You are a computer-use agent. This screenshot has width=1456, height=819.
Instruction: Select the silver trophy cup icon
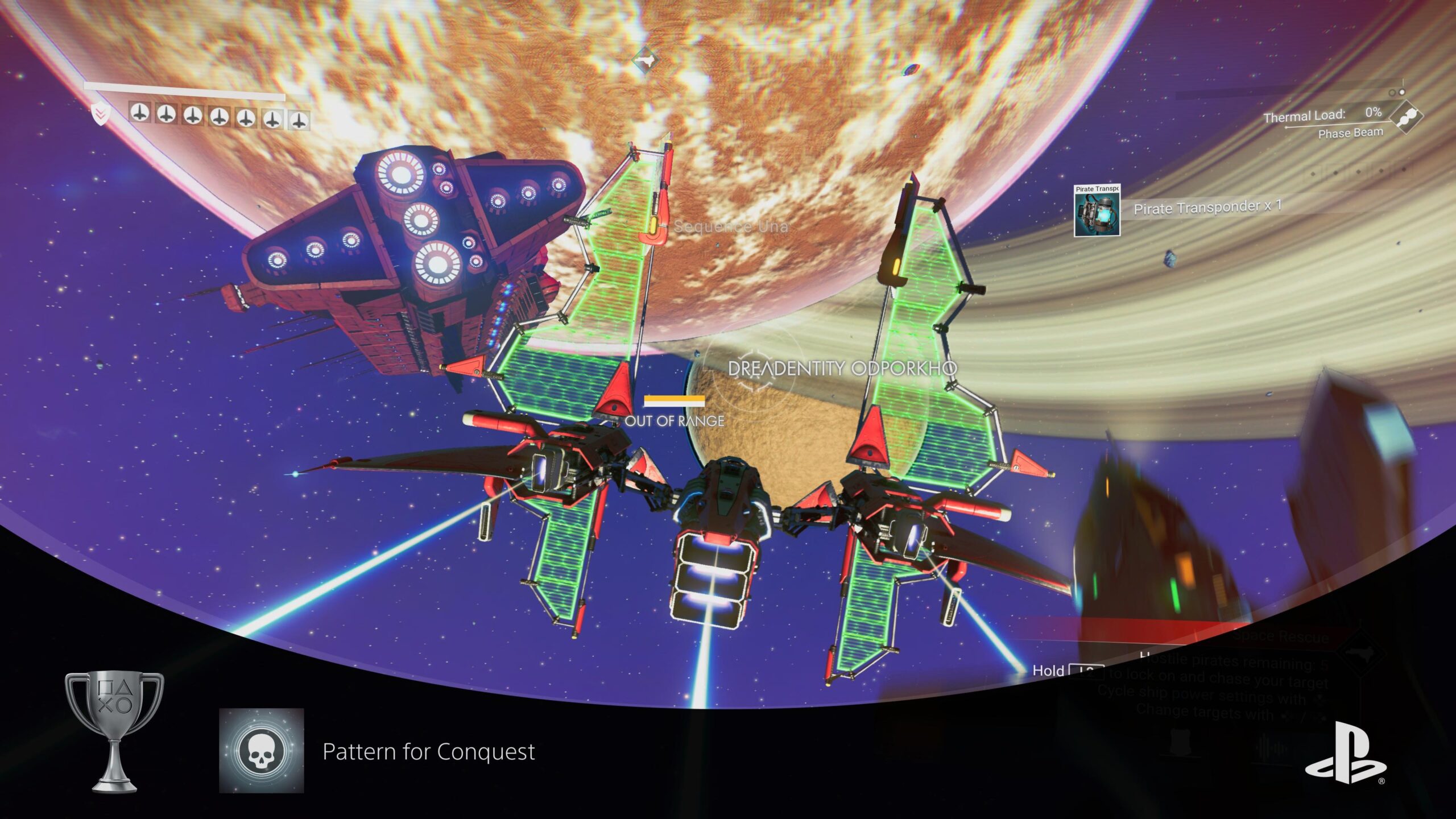[114, 731]
